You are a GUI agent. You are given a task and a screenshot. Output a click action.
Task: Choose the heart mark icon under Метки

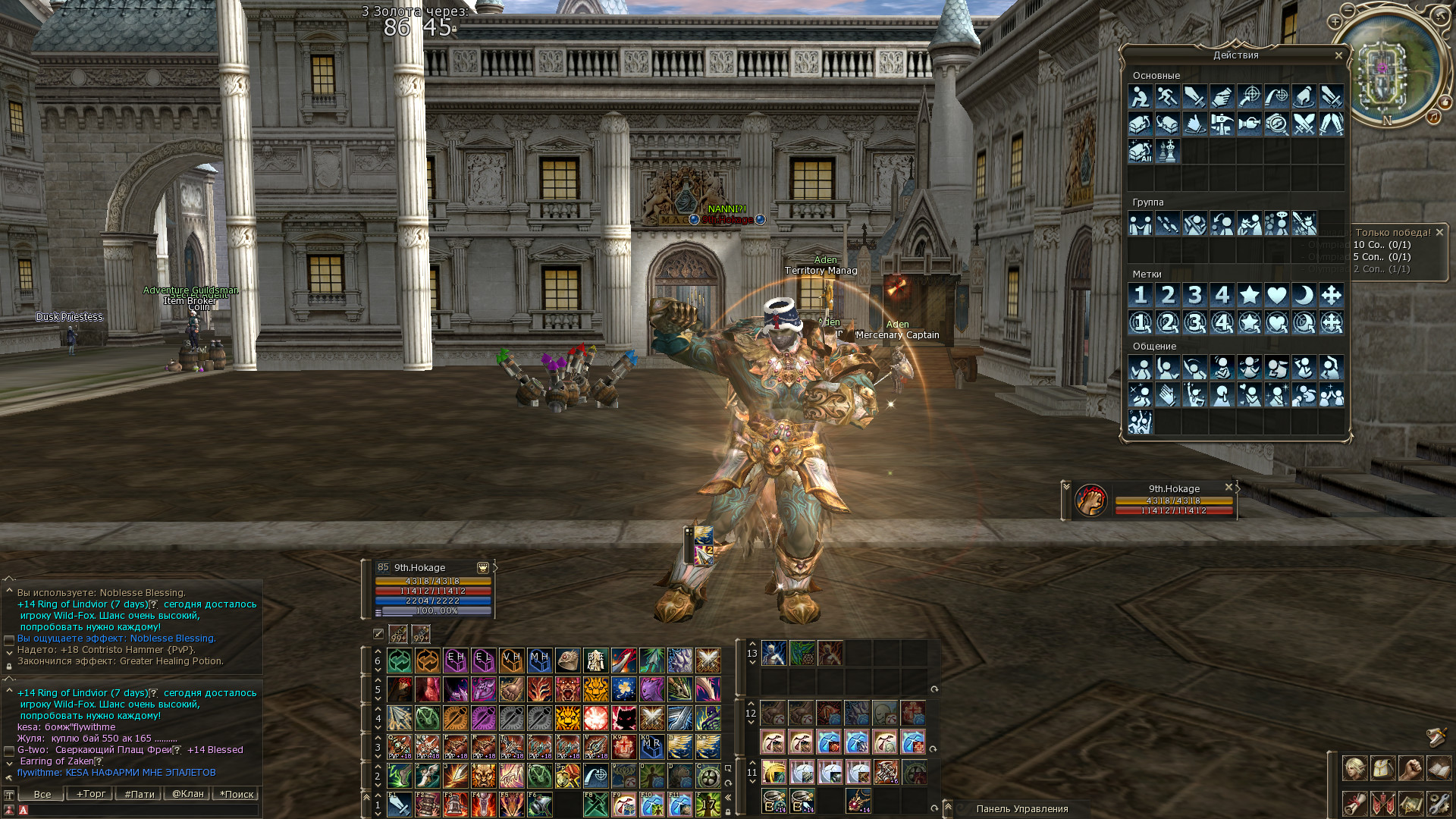pyautogui.click(x=1276, y=295)
